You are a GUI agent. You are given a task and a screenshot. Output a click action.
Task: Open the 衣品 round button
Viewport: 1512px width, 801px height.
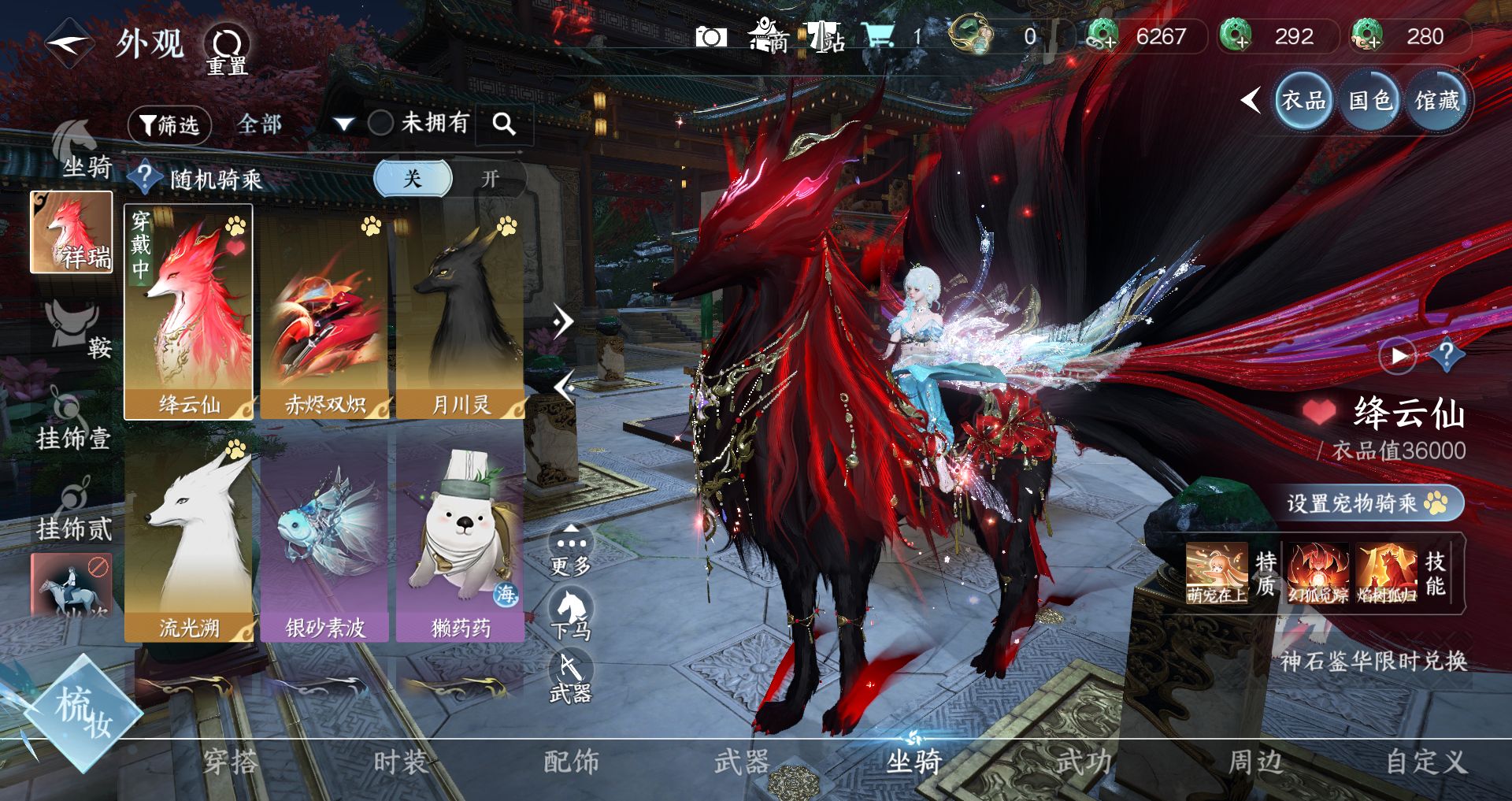pos(1303,101)
